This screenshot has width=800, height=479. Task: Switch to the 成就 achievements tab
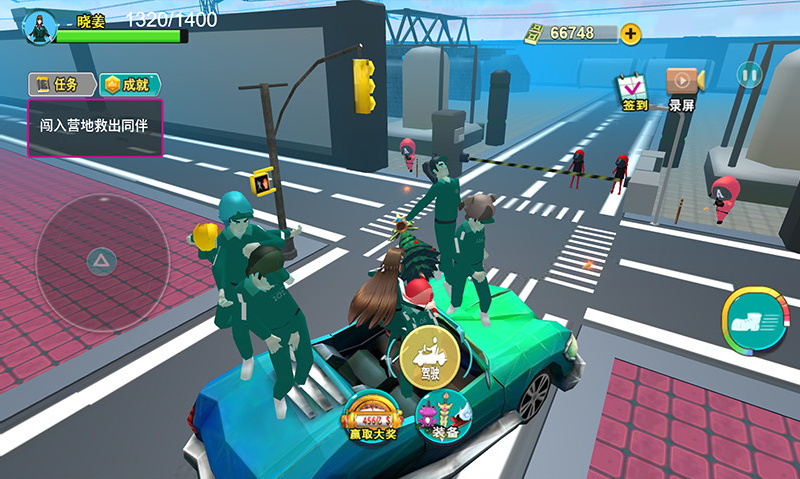[x=130, y=84]
